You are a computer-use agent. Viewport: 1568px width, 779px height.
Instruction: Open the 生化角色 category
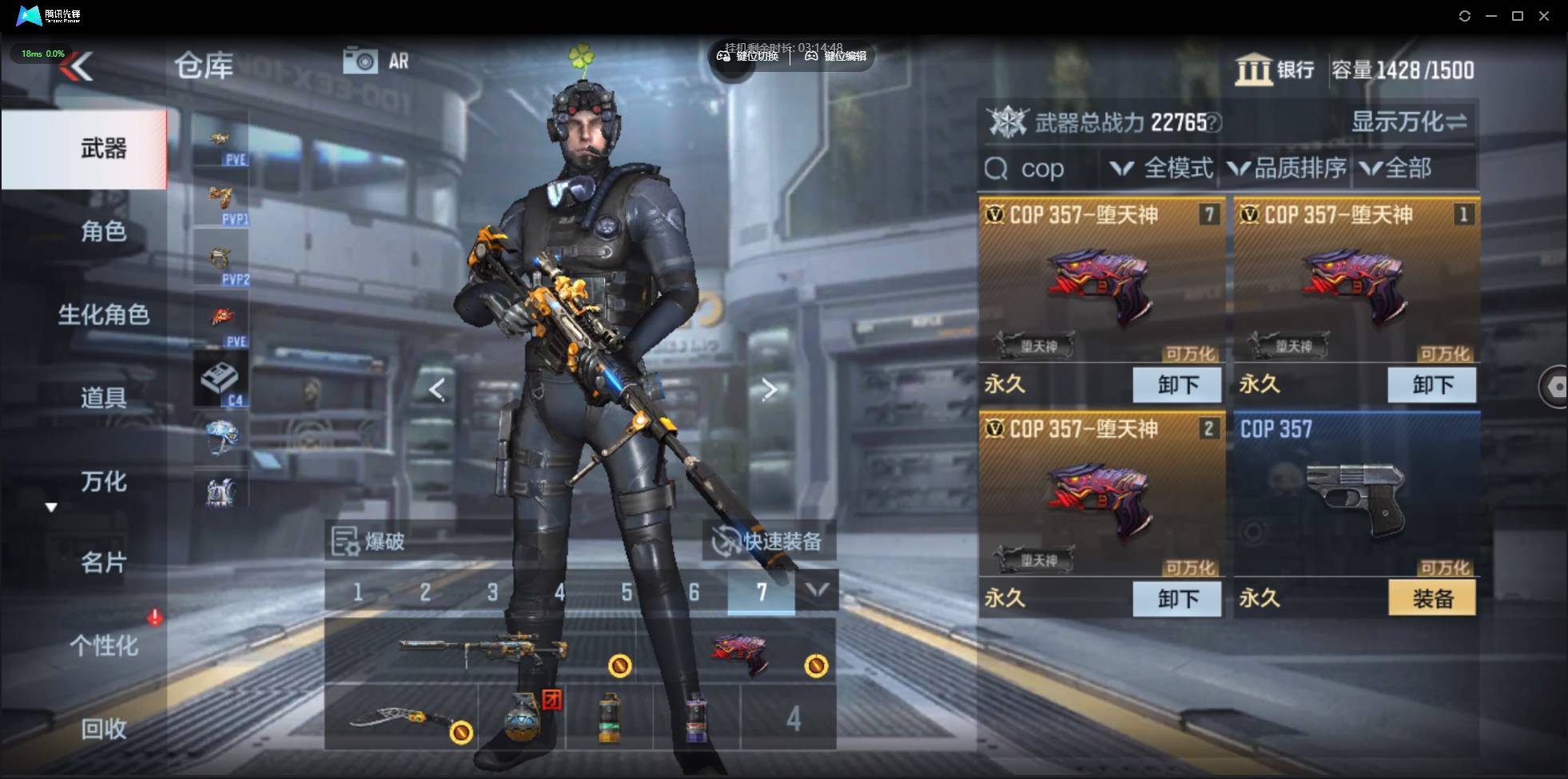point(103,315)
